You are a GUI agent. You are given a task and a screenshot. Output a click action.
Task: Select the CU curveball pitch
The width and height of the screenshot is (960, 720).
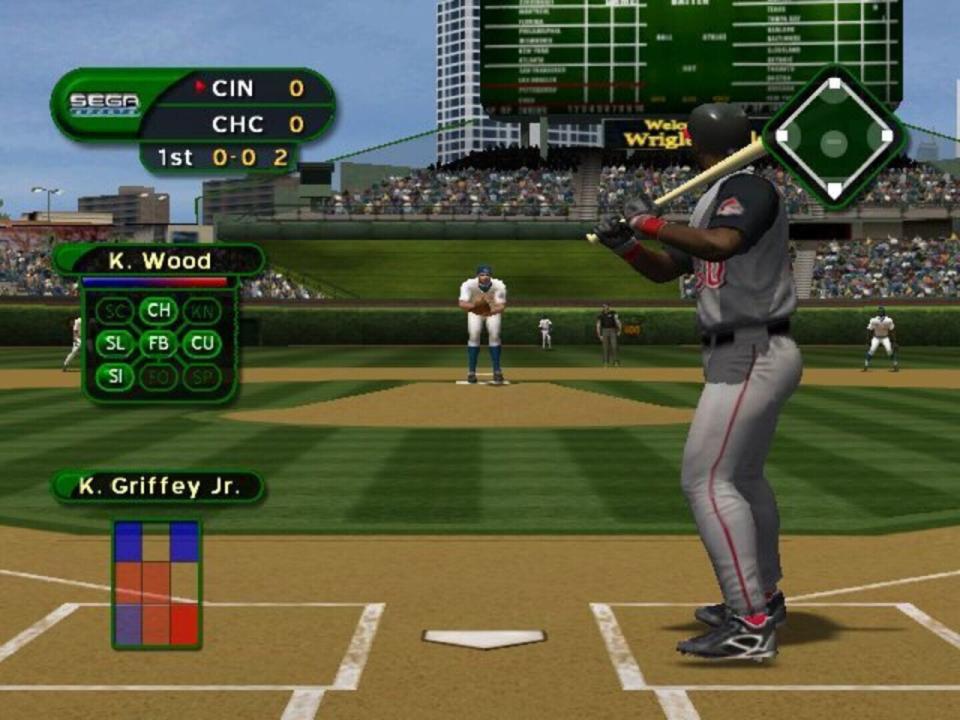pos(200,344)
